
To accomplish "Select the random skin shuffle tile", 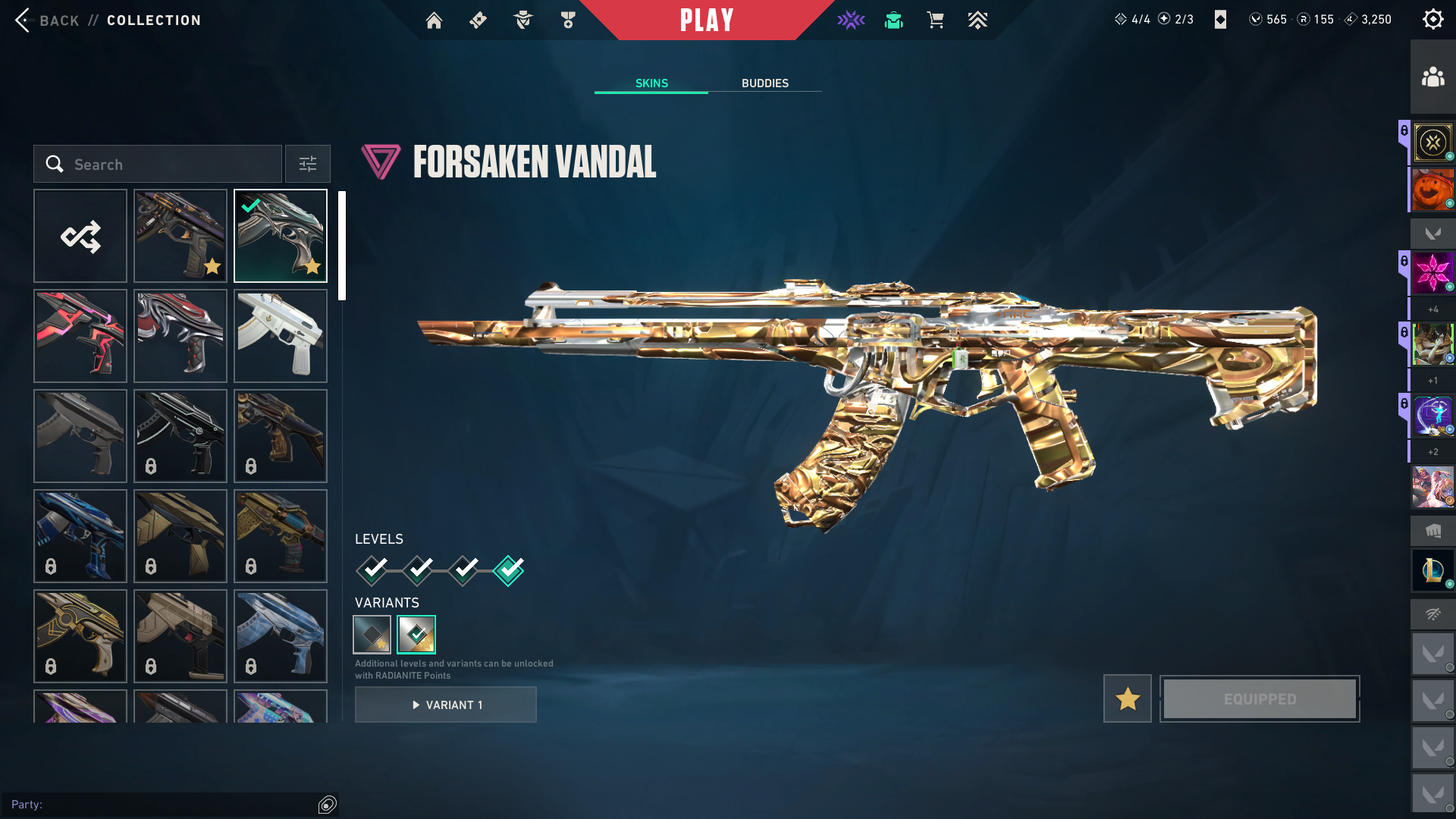I will 80,236.
